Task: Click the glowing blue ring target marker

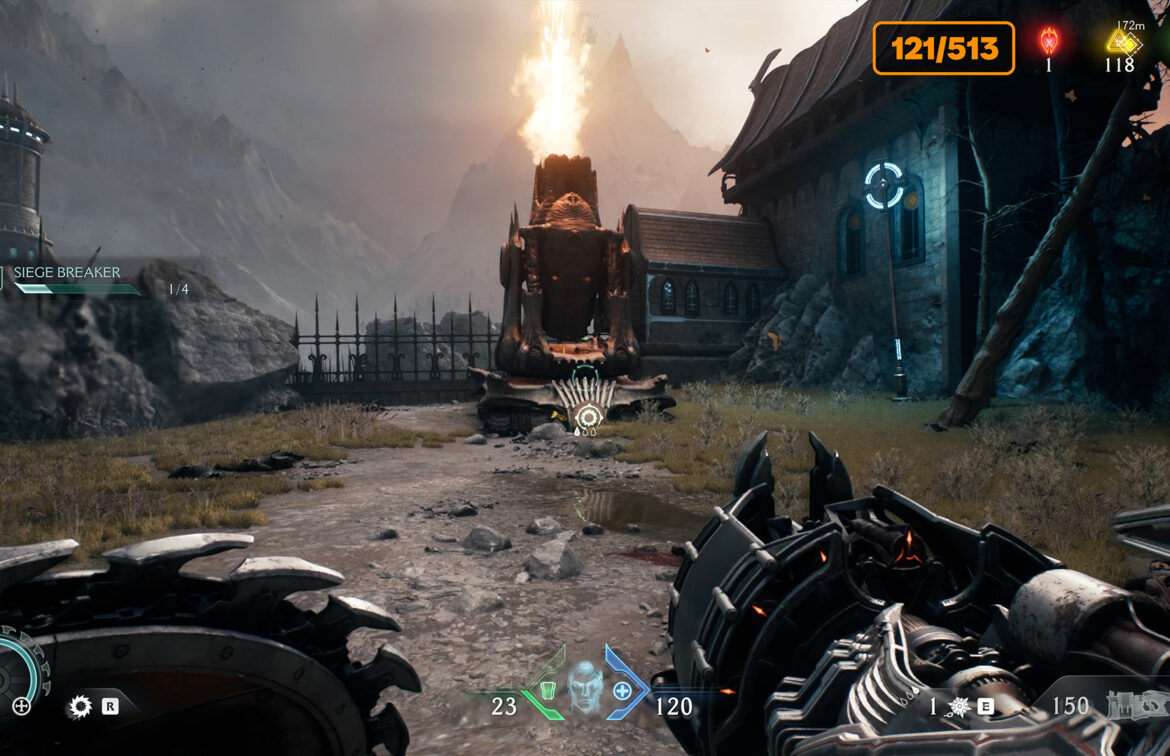Action: (x=883, y=184)
